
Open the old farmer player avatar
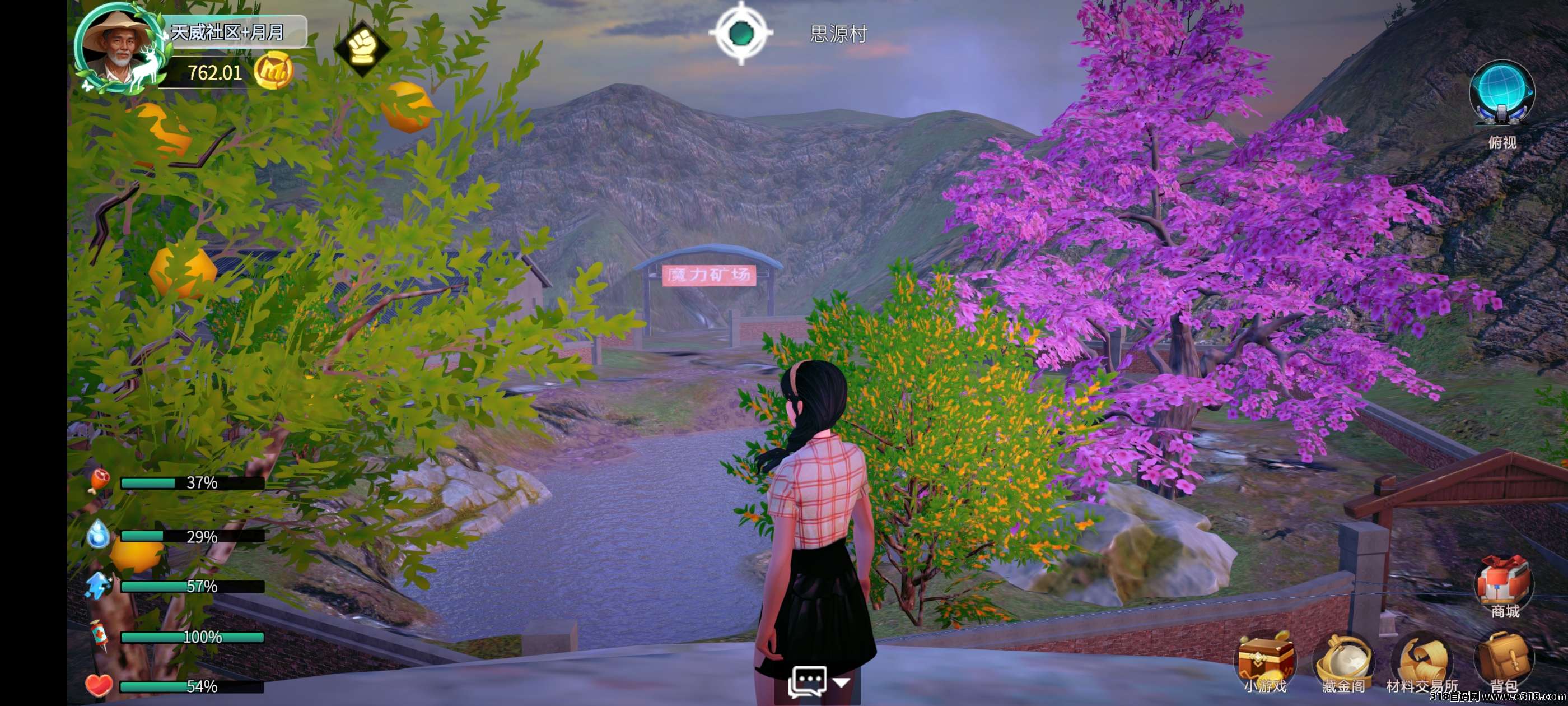coord(116,50)
